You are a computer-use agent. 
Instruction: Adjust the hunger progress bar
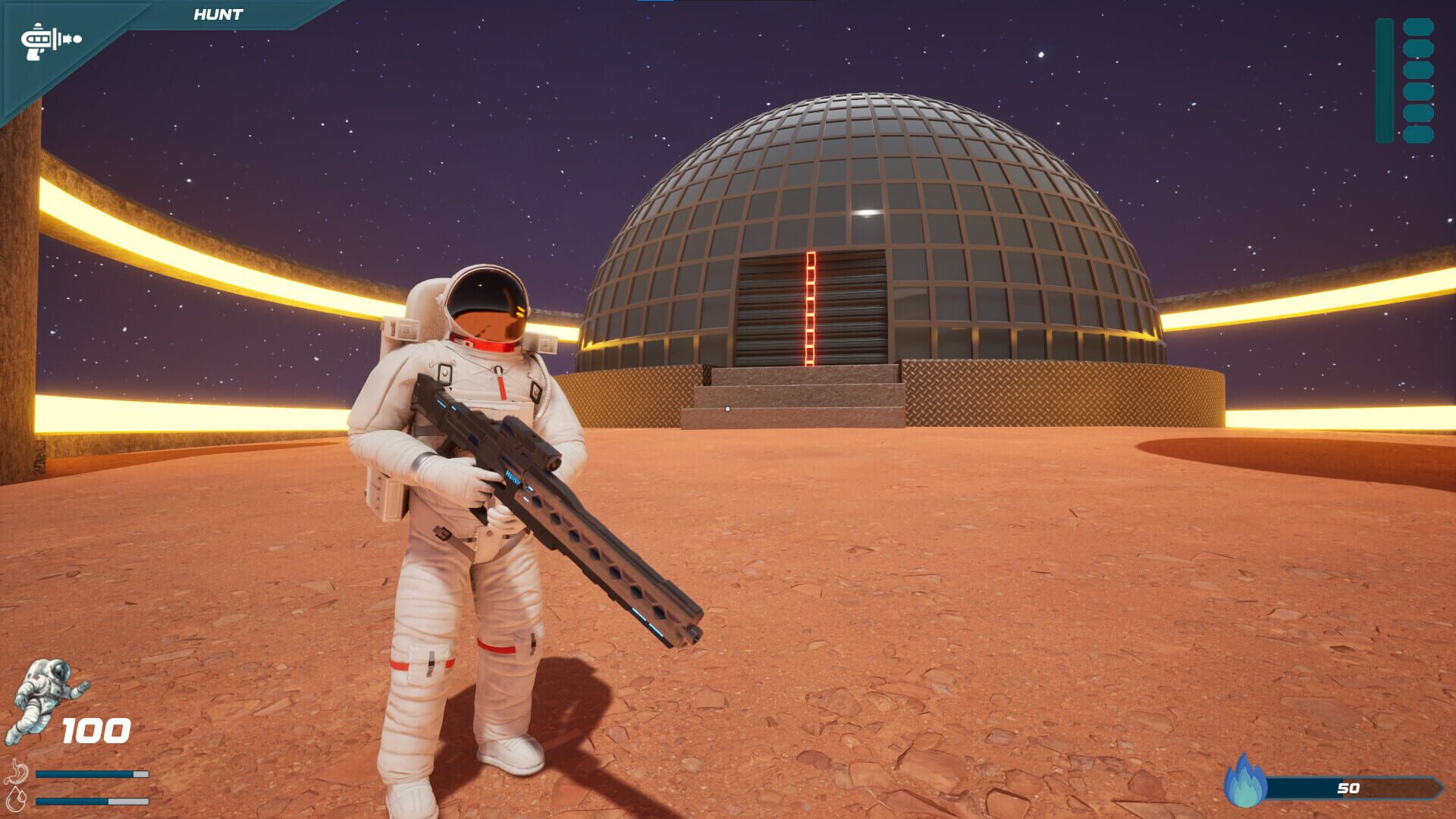tap(91, 774)
